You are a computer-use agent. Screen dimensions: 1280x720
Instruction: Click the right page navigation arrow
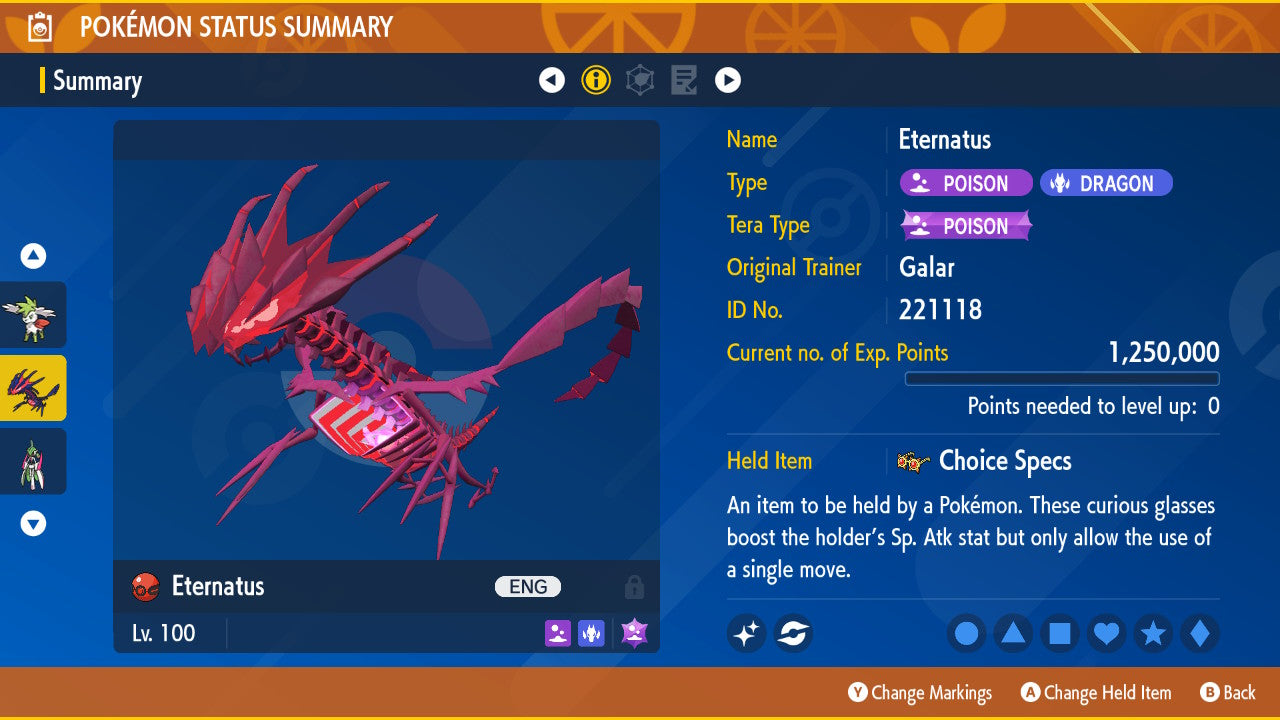point(728,79)
